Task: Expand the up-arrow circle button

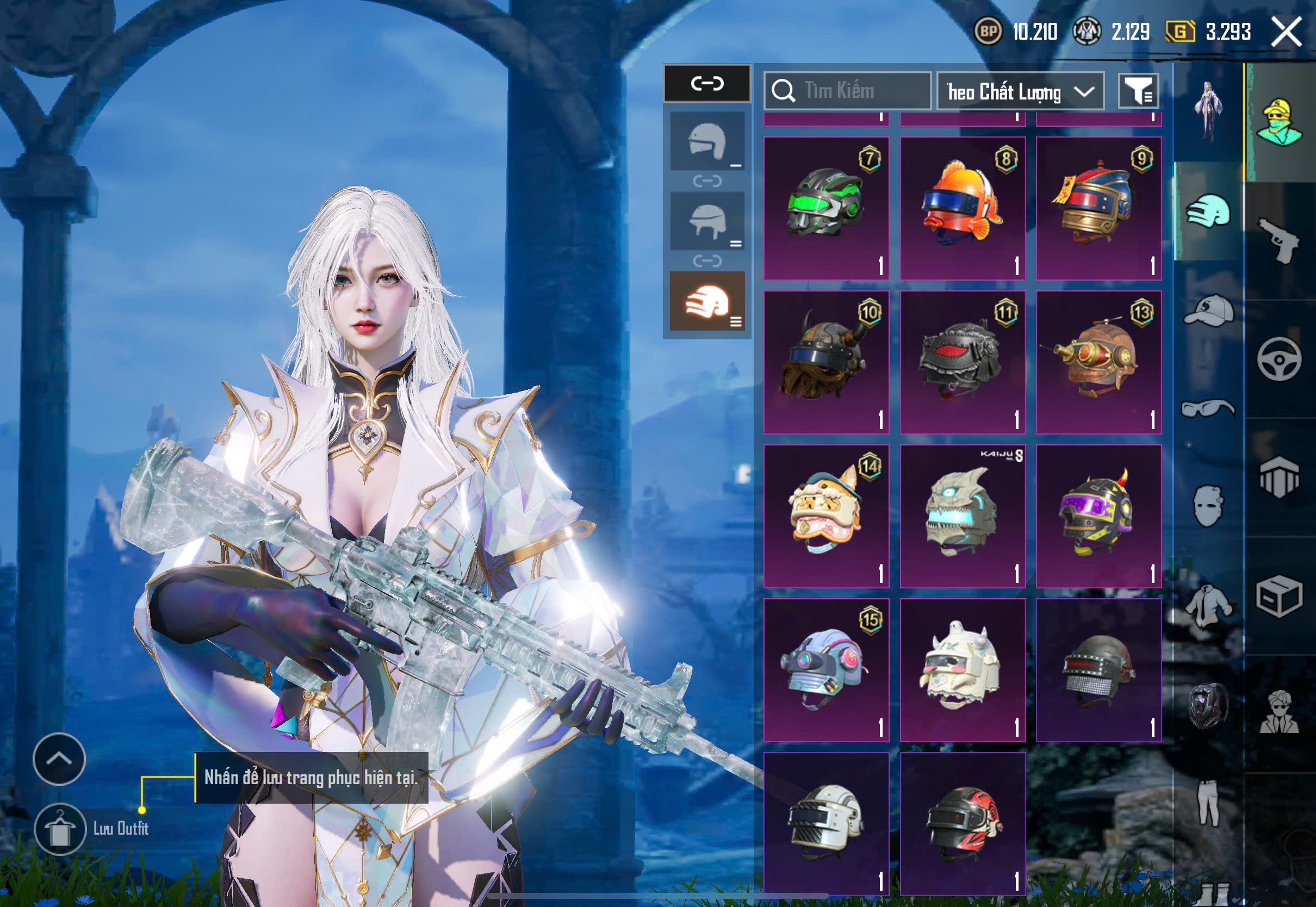Action: pyautogui.click(x=59, y=759)
